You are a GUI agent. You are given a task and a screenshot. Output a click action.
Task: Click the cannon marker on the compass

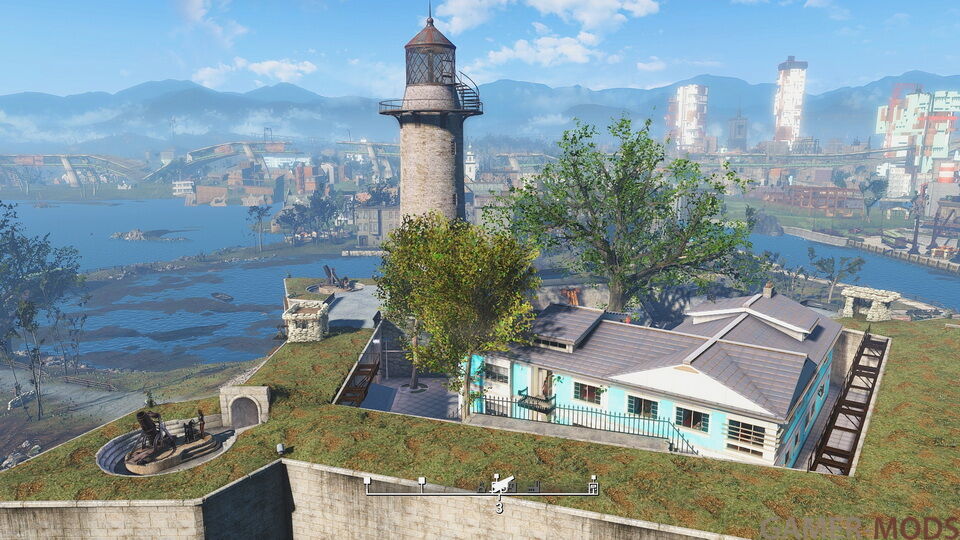(503, 484)
